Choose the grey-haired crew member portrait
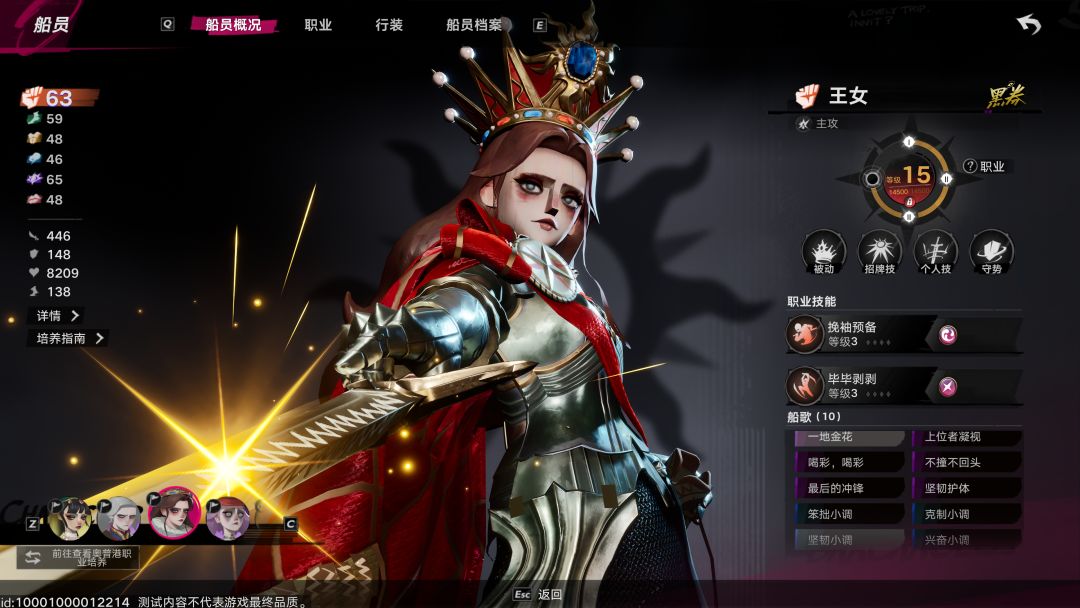This screenshot has width=1080, height=608. tap(120, 518)
